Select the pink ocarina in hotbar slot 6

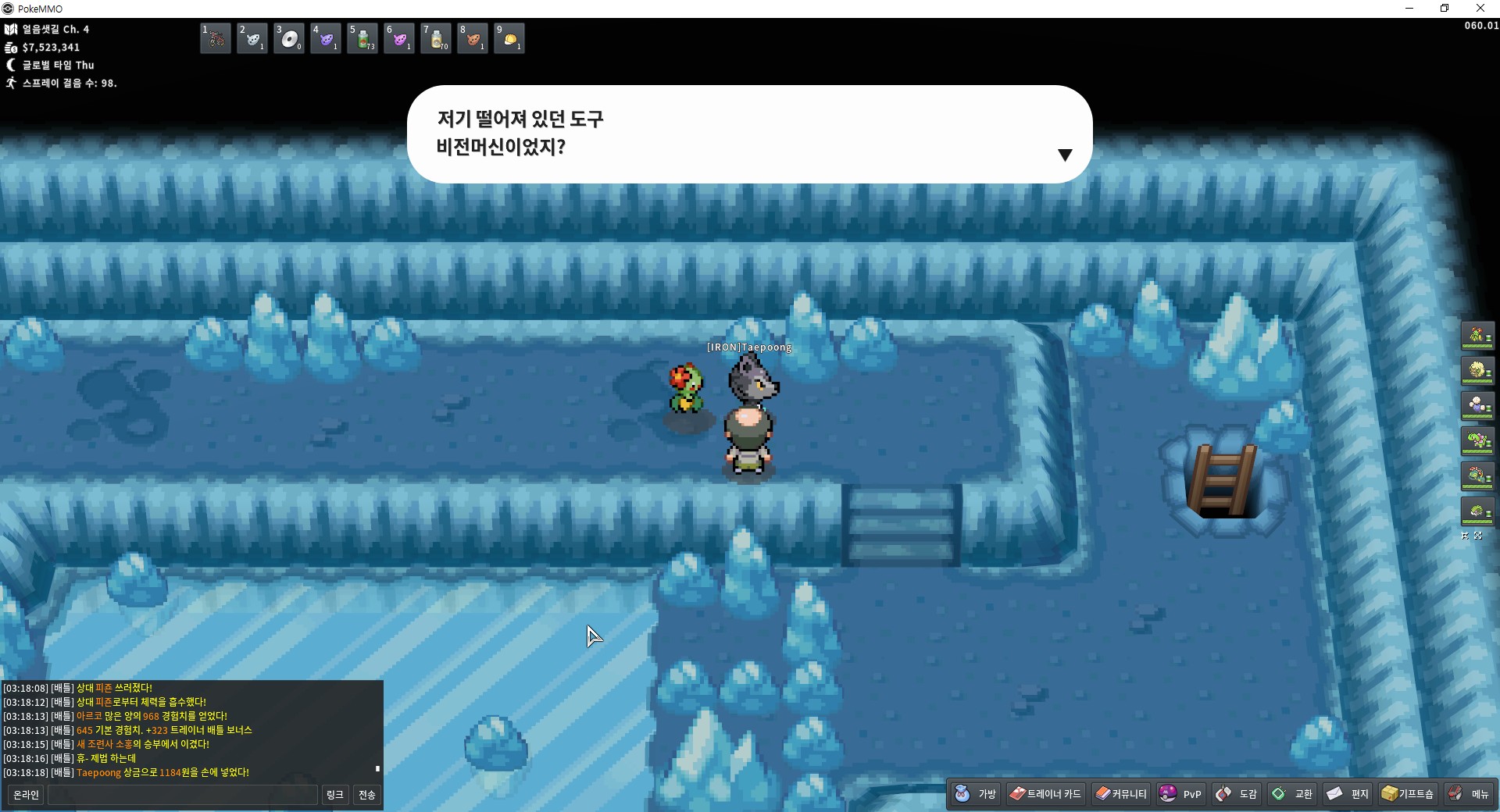pos(399,38)
